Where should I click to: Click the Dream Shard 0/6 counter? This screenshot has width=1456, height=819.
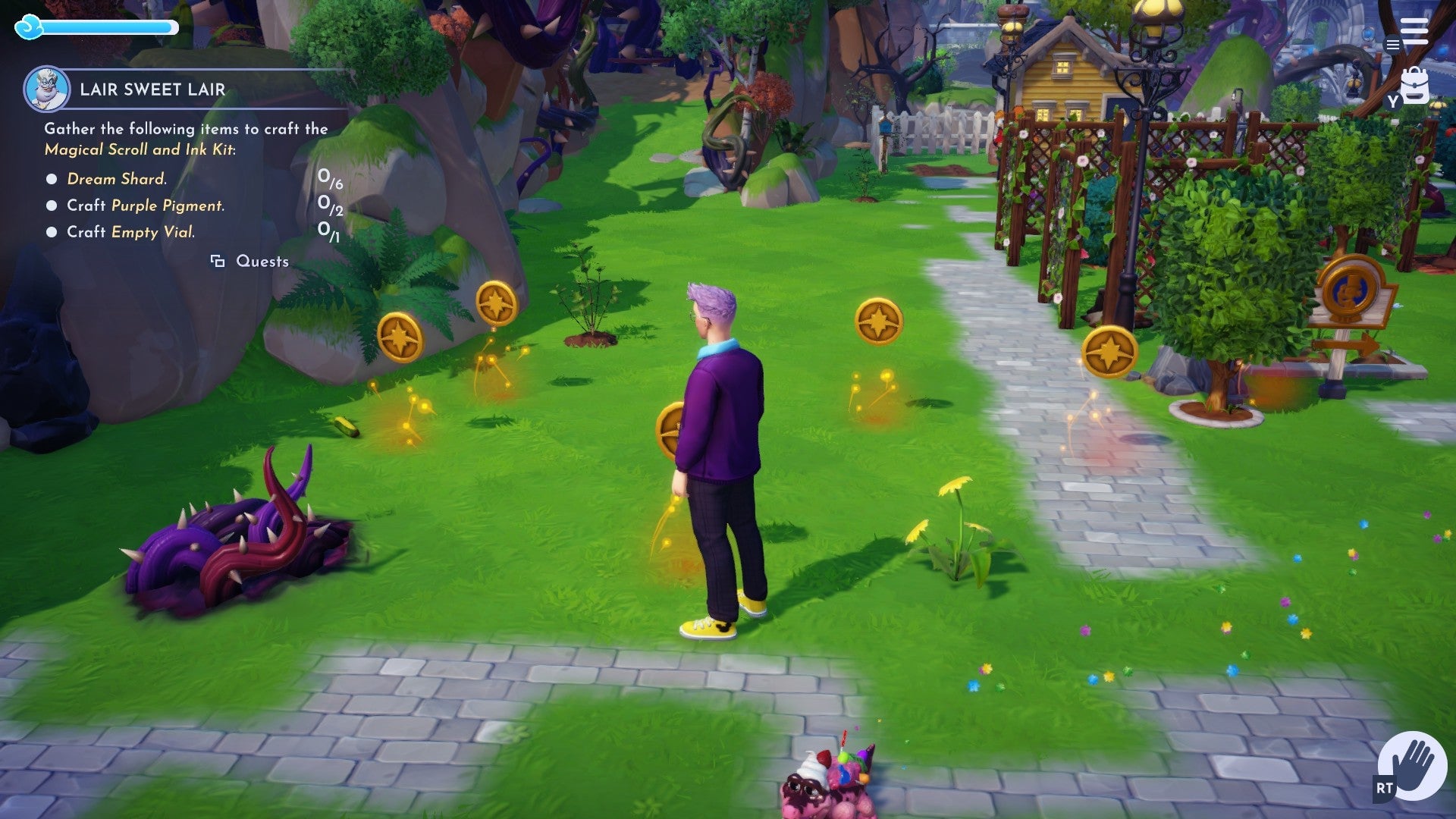pyautogui.click(x=330, y=180)
